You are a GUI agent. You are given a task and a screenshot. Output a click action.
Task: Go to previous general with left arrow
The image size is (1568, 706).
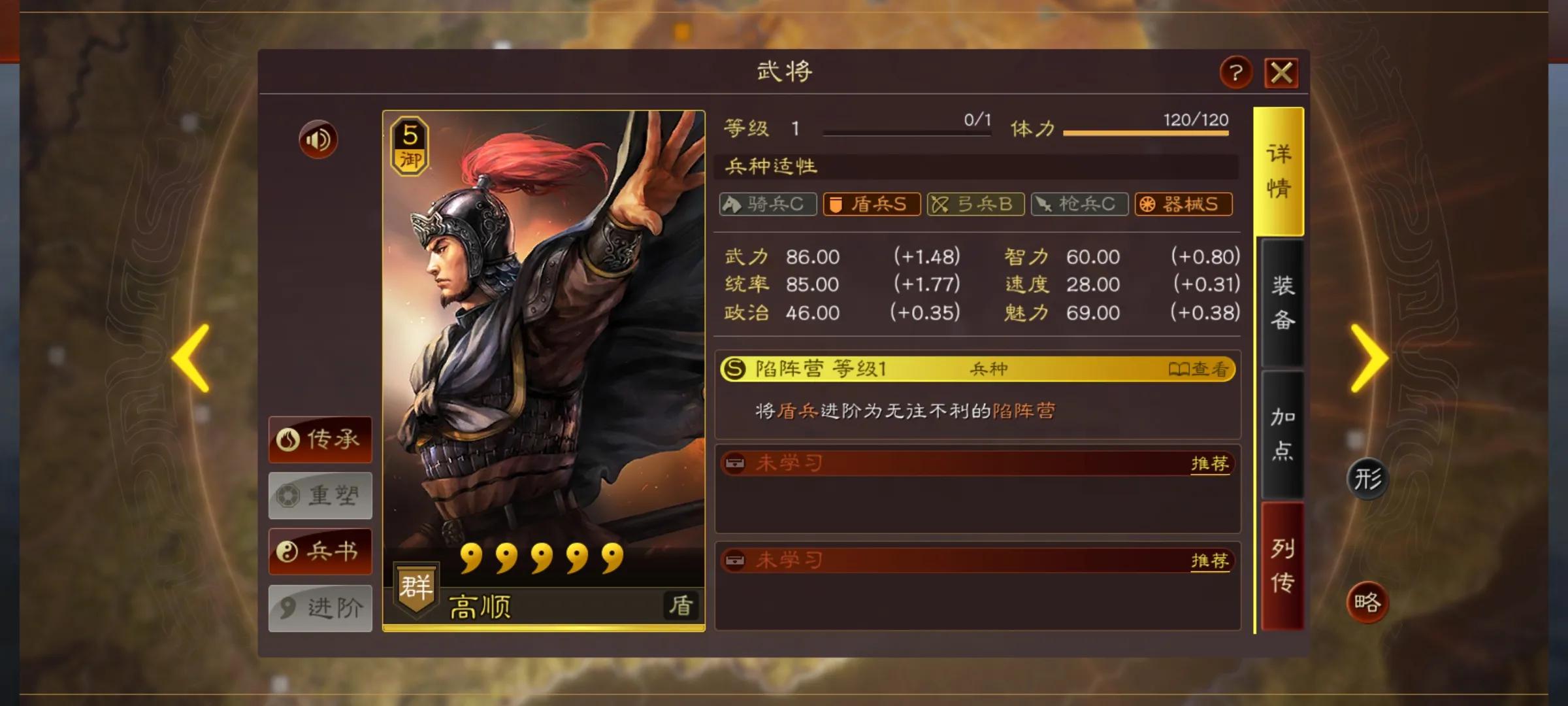189,358
